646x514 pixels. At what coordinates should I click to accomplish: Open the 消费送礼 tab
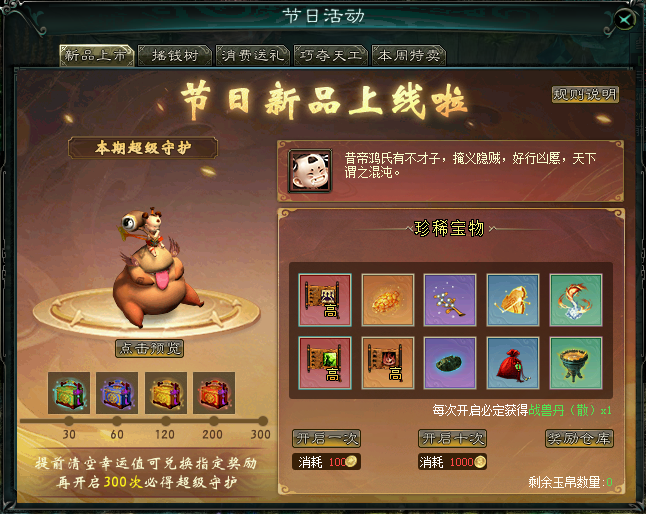tap(252, 56)
